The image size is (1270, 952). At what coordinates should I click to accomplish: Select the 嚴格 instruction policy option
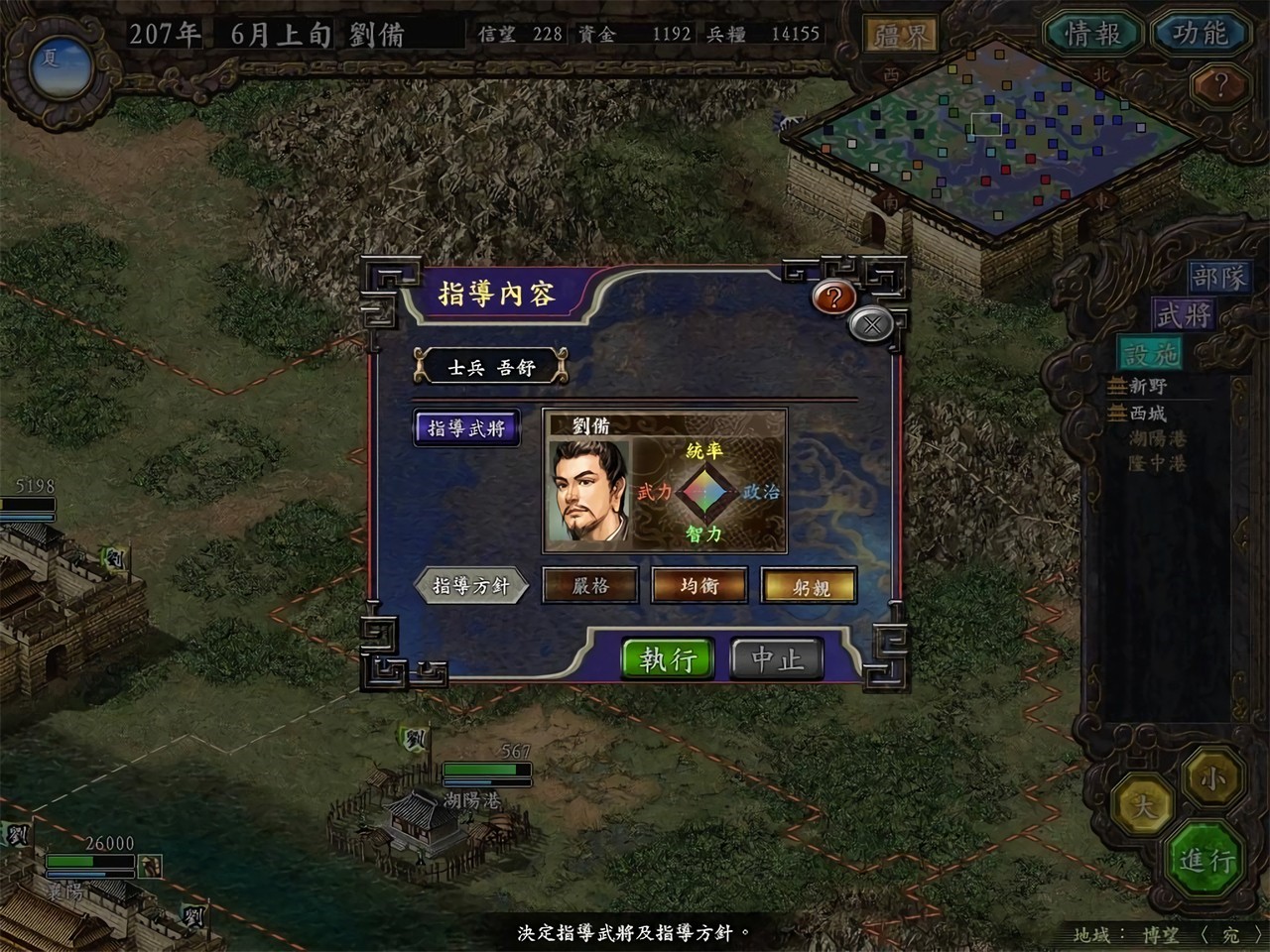point(590,586)
